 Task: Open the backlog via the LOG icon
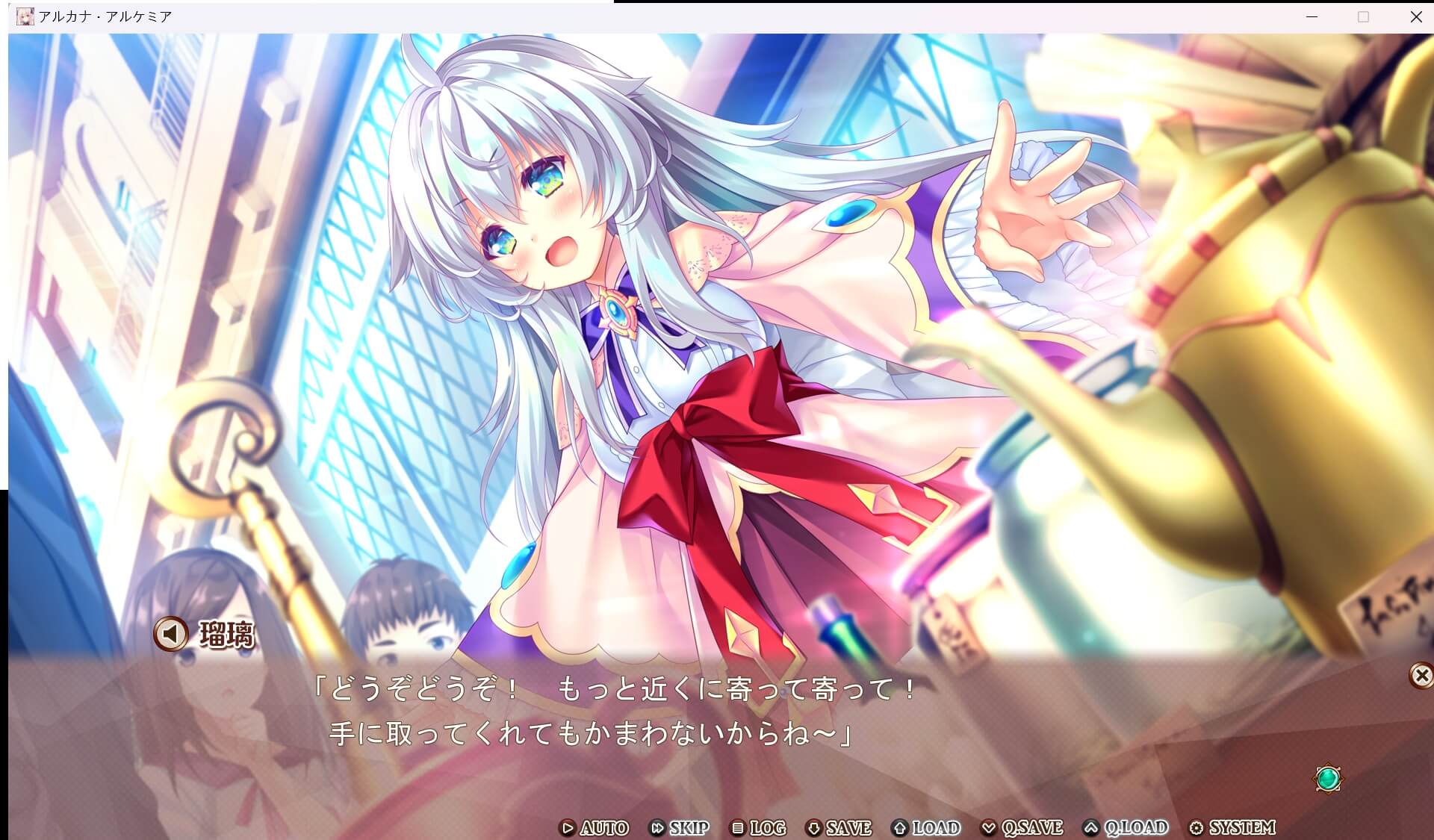pyautogui.click(x=738, y=828)
